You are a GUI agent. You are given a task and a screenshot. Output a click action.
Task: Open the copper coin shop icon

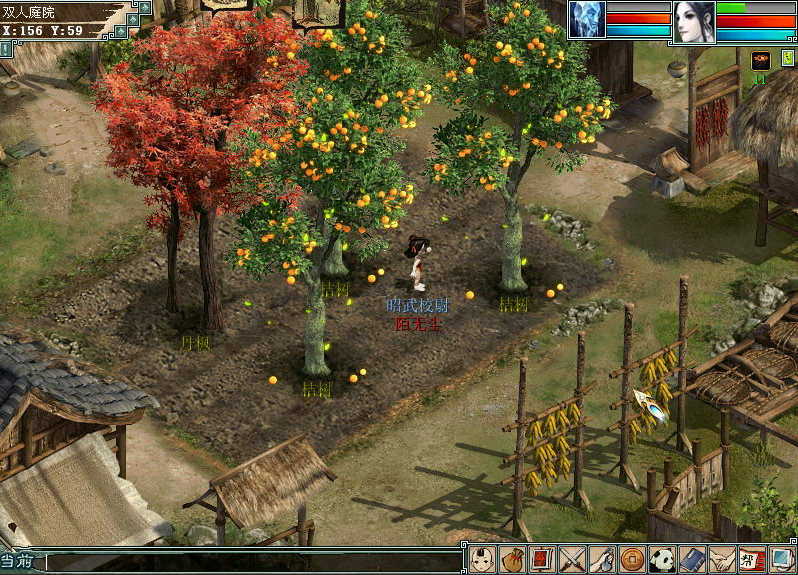[x=632, y=559]
